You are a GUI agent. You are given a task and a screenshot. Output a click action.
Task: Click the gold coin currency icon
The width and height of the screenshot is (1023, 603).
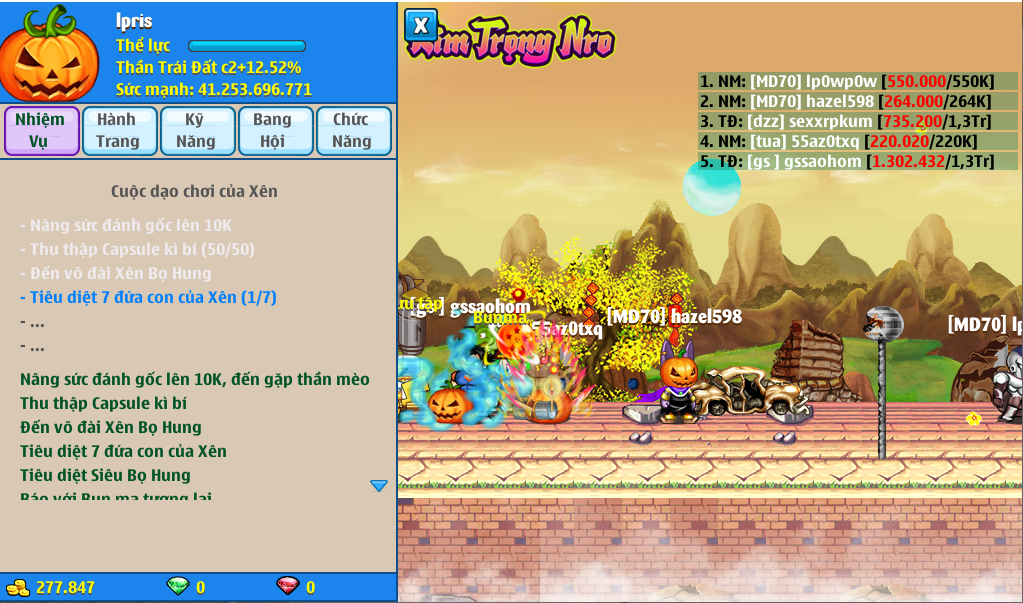(x=18, y=587)
